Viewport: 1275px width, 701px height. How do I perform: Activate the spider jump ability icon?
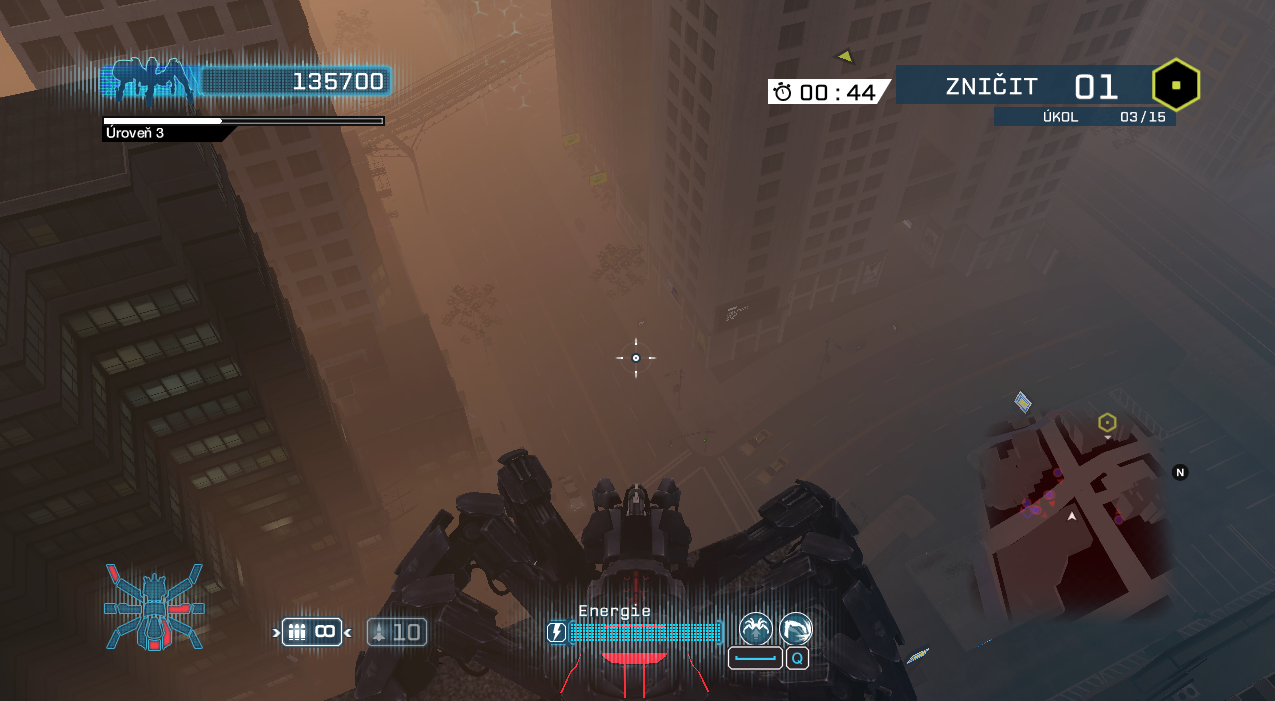click(755, 629)
